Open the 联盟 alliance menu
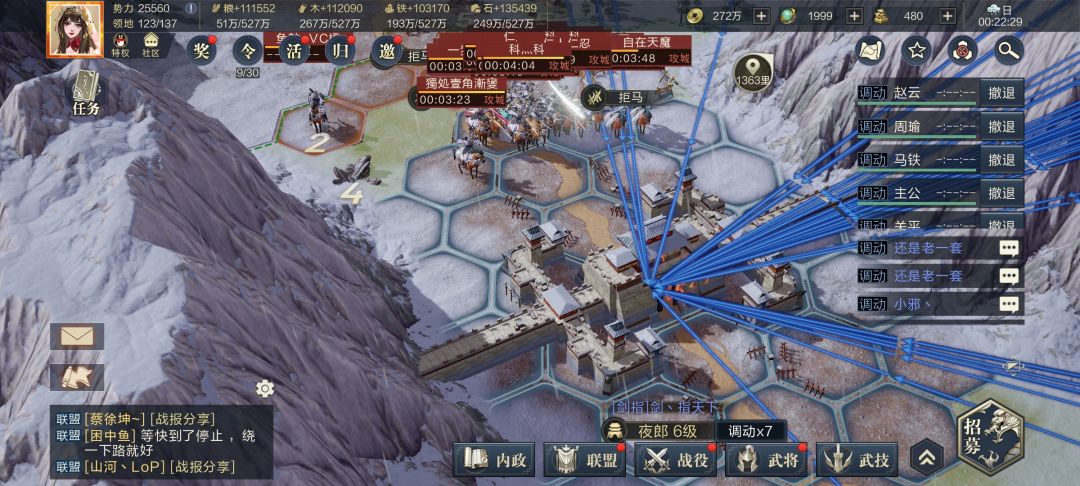The width and height of the screenshot is (1080, 486). pyautogui.click(x=589, y=460)
